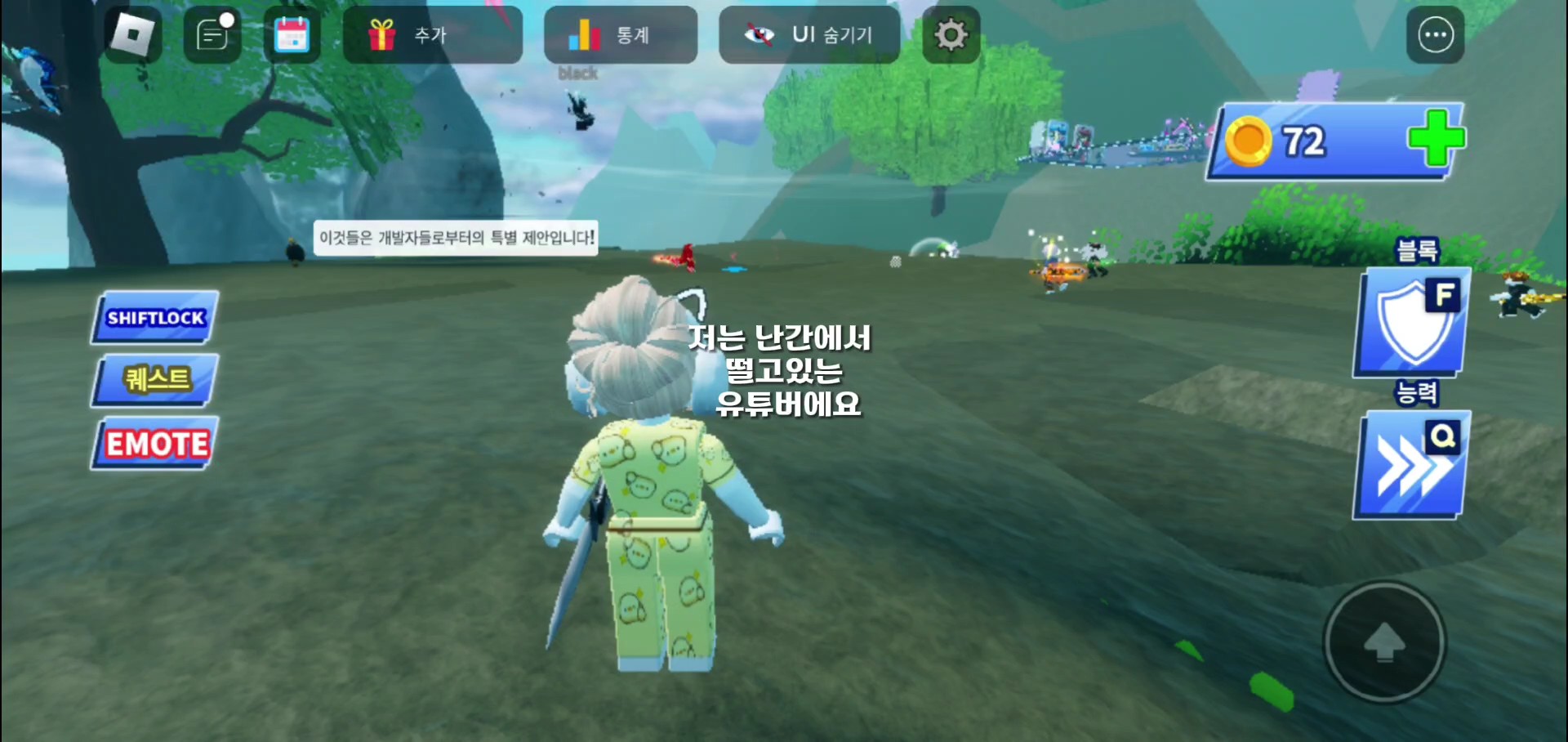Open the three-dot more options menu
The height and width of the screenshot is (742, 1568).
(x=1435, y=35)
